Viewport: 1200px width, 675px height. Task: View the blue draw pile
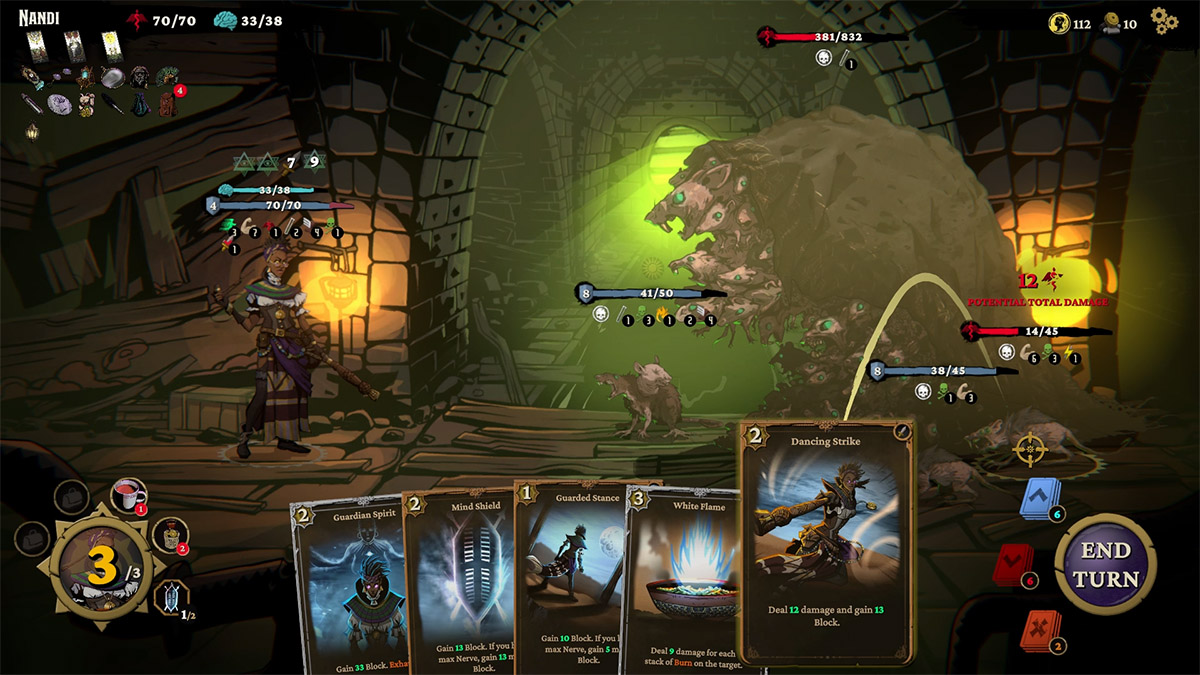[1040, 498]
